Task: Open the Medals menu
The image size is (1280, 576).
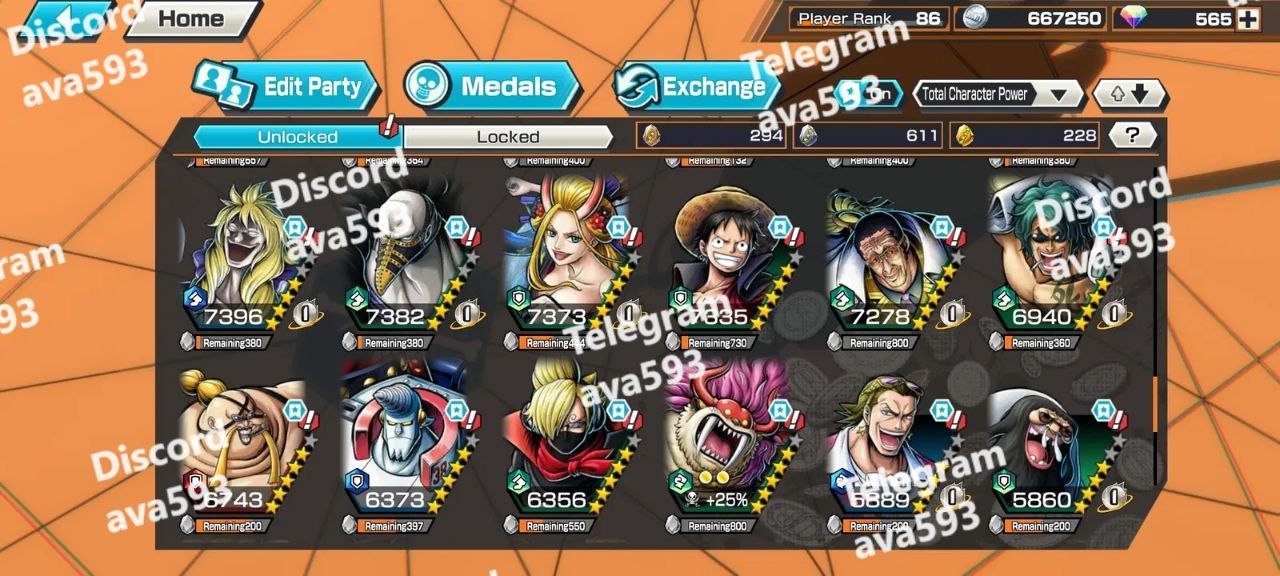Action: 494,87
